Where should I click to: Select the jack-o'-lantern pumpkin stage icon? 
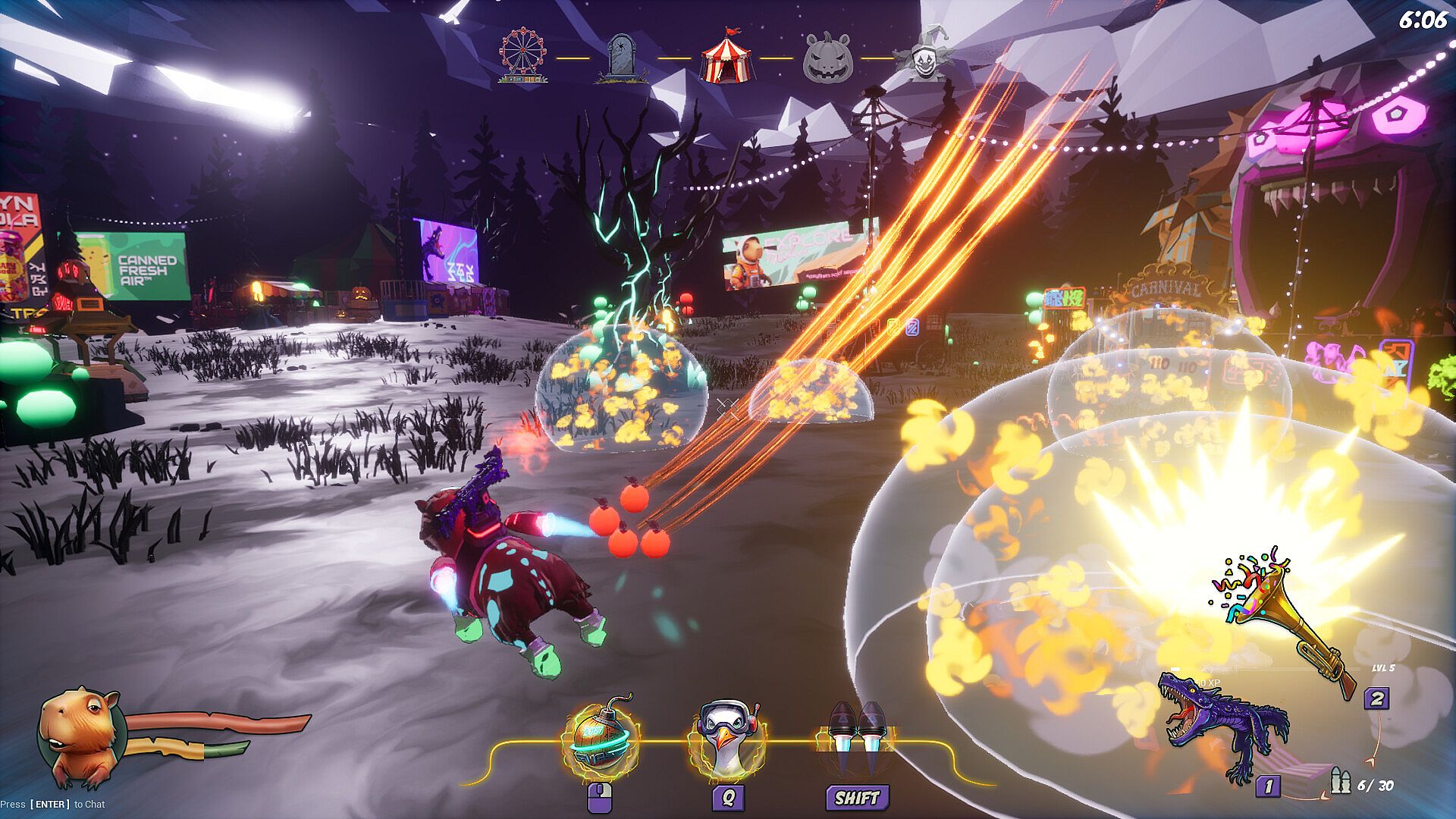click(827, 57)
